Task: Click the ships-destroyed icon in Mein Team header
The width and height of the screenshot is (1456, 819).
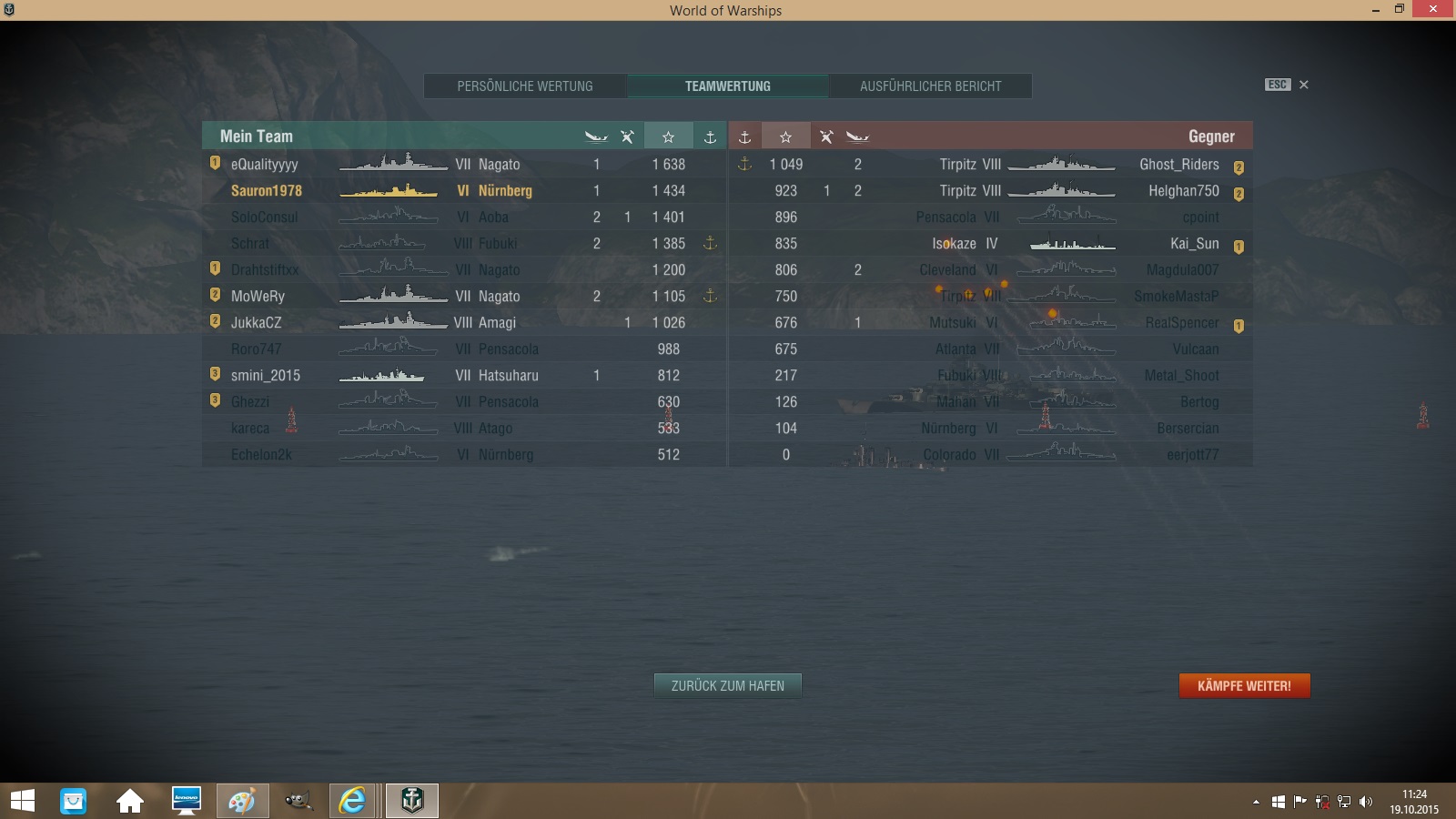Action: 598,136
